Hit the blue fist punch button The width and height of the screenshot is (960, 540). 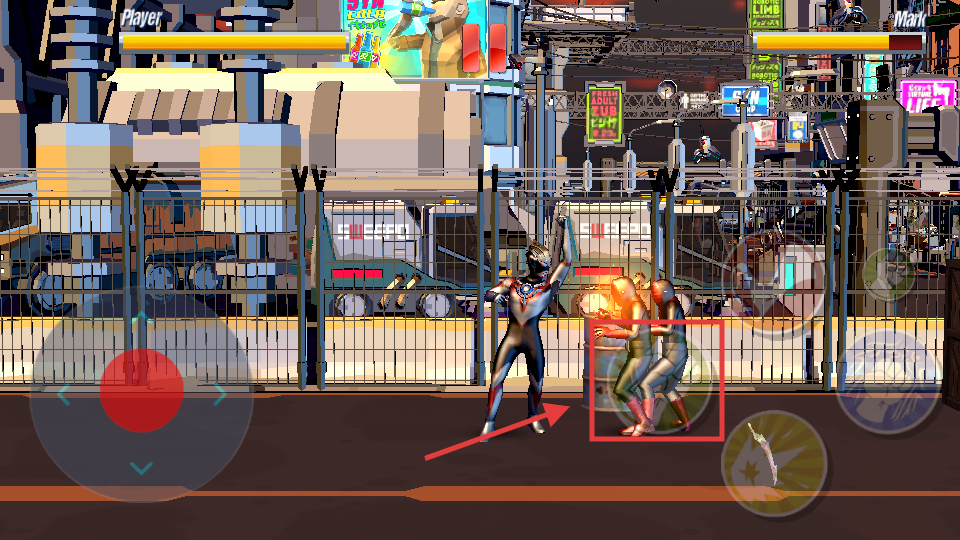click(887, 381)
